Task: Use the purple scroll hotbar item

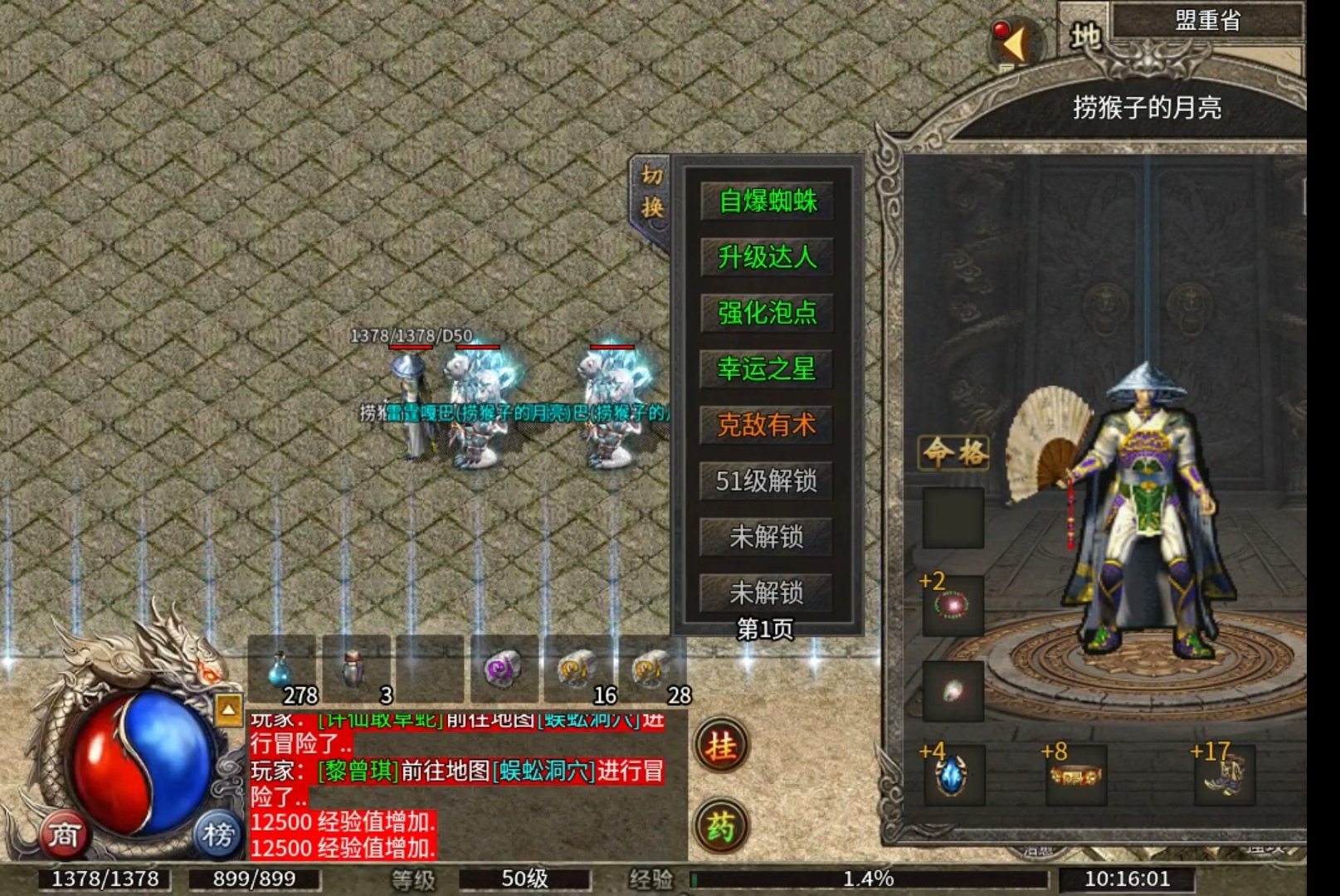Action: (x=503, y=670)
